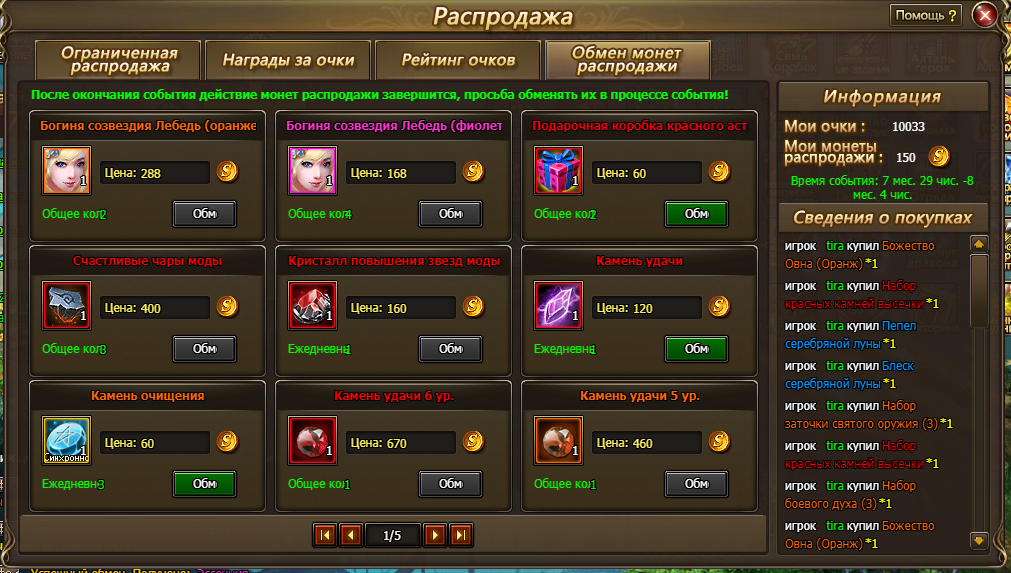Go to the previous items page
Image resolution: width=1011 pixels, height=573 pixels.
pyautogui.click(x=350, y=535)
